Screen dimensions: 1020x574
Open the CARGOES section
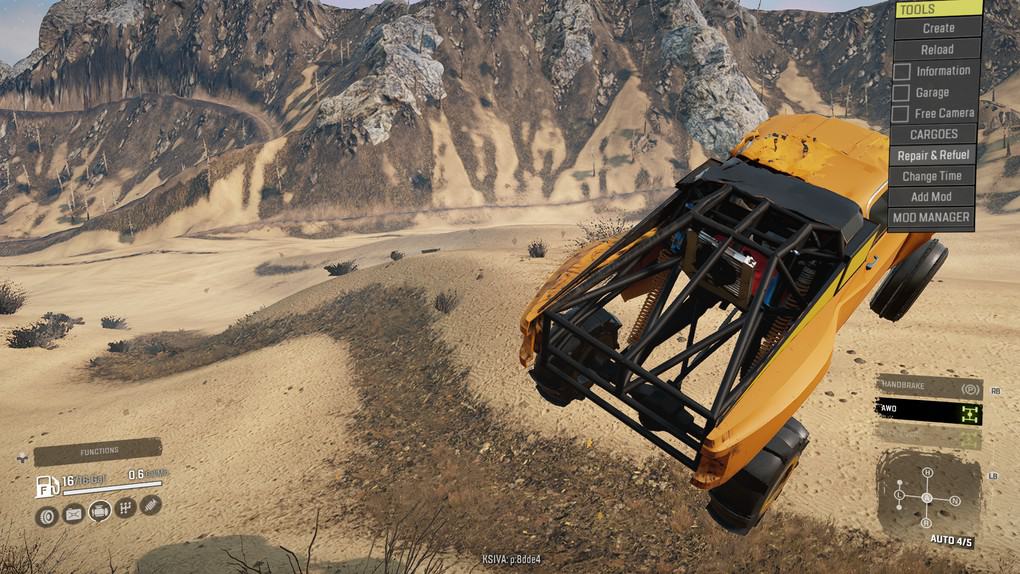click(933, 134)
